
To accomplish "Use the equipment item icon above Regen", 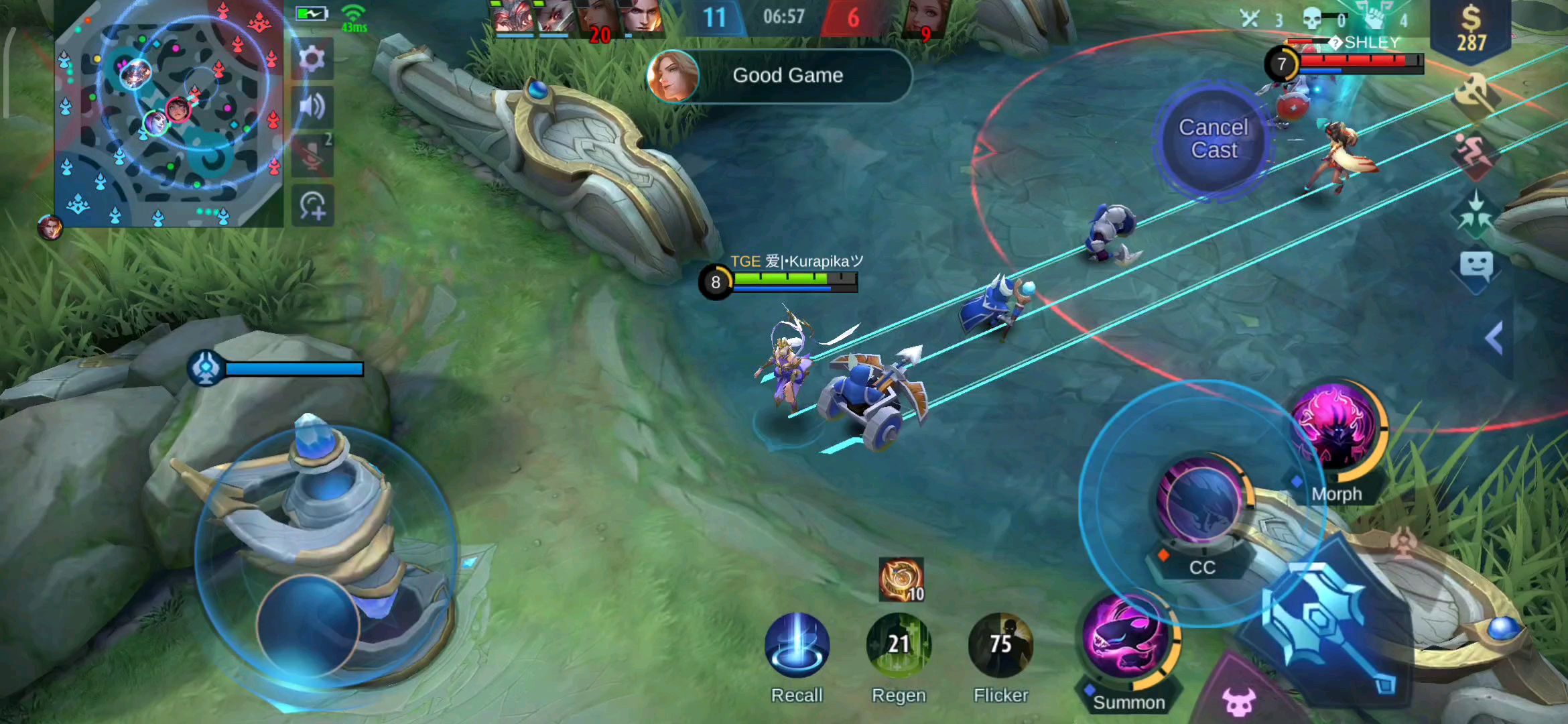I will click(901, 580).
